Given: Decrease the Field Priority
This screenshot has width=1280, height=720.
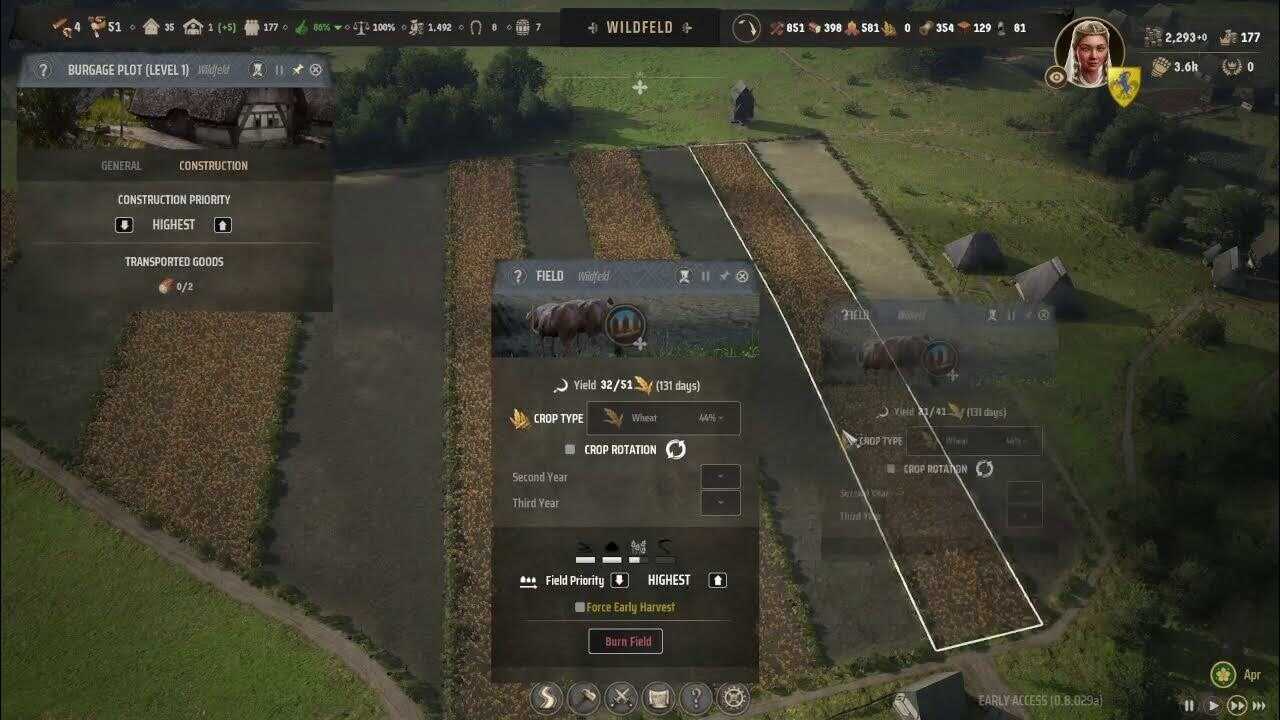Looking at the screenshot, I should click(x=619, y=580).
